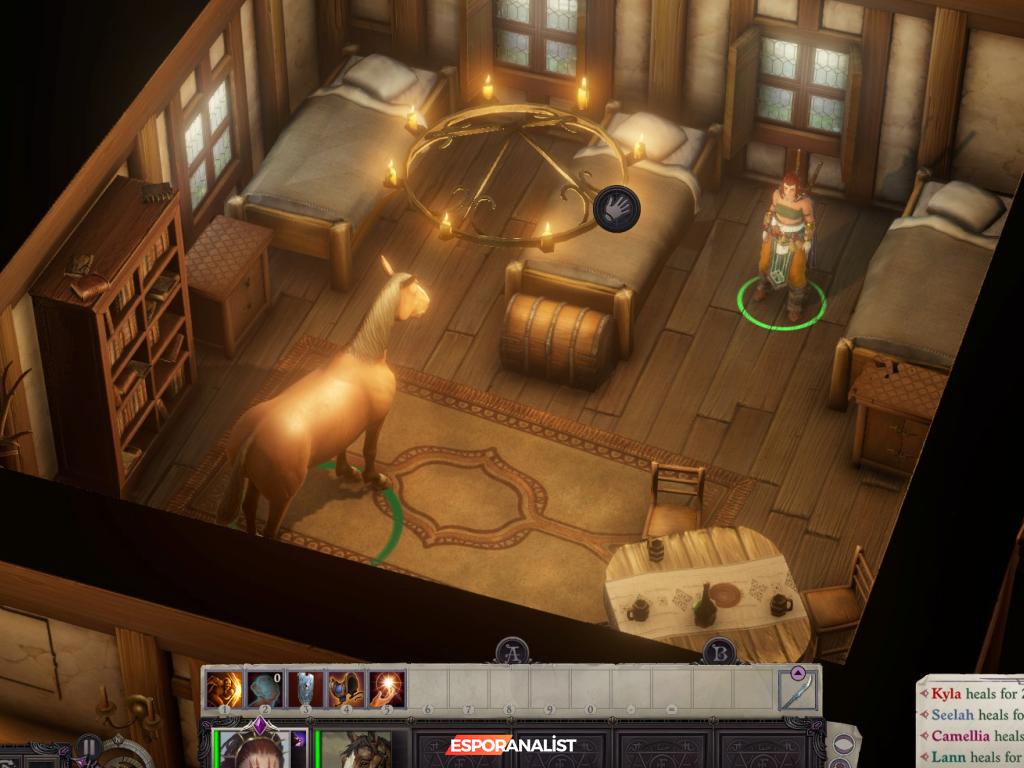Select the curved blade weapon slot
The height and width of the screenshot is (768, 1024).
[798, 691]
